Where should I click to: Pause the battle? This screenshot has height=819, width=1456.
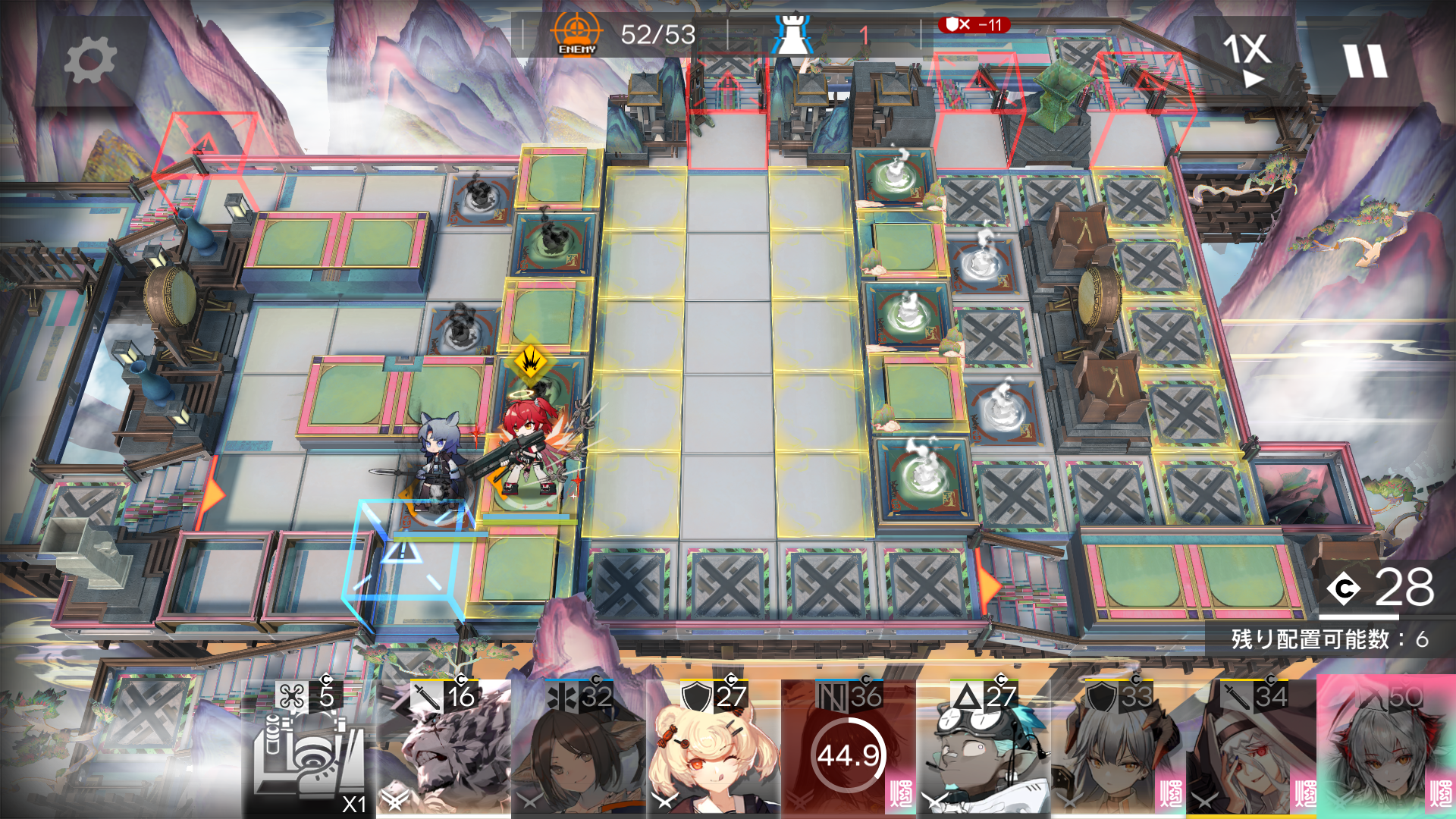point(1365,61)
